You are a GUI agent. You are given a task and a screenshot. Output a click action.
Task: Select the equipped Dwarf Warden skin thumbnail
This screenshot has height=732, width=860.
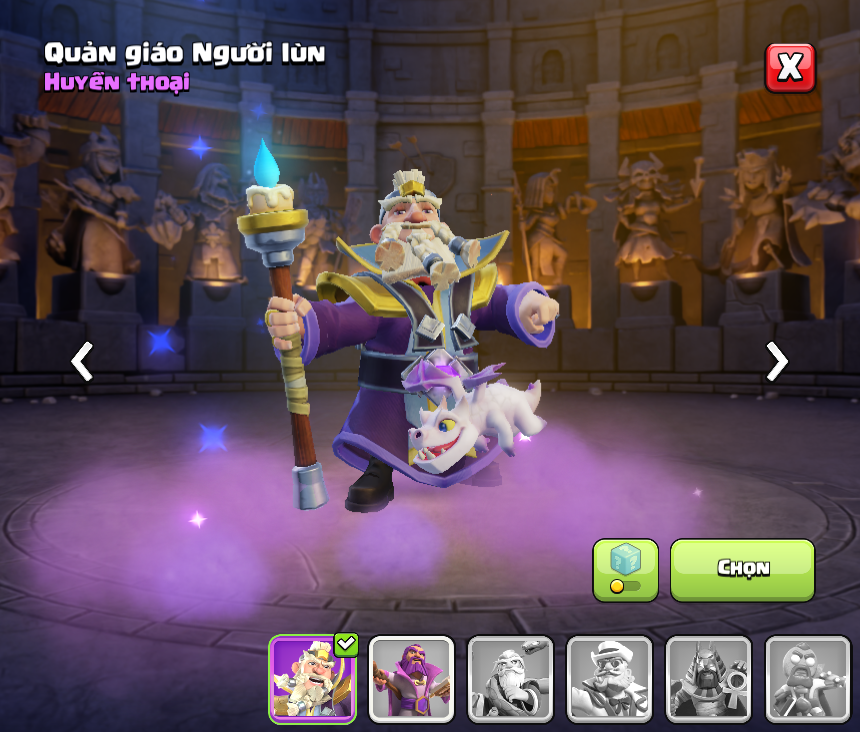(x=312, y=679)
